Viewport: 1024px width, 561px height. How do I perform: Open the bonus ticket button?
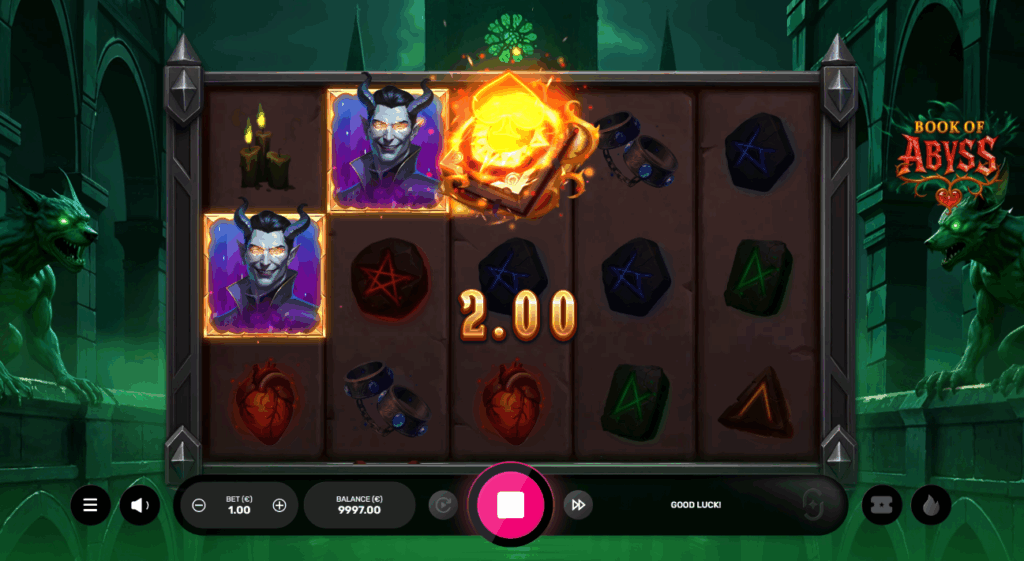tap(882, 505)
